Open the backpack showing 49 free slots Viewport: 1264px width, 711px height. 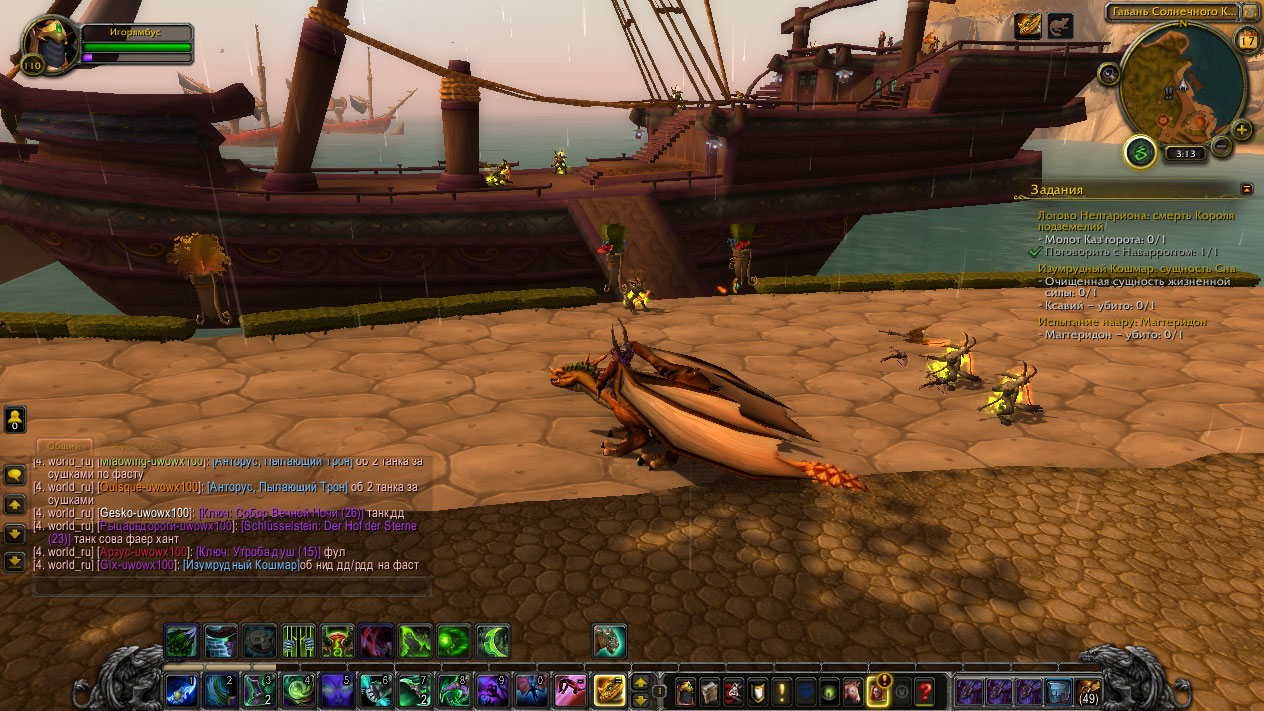point(1088,690)
